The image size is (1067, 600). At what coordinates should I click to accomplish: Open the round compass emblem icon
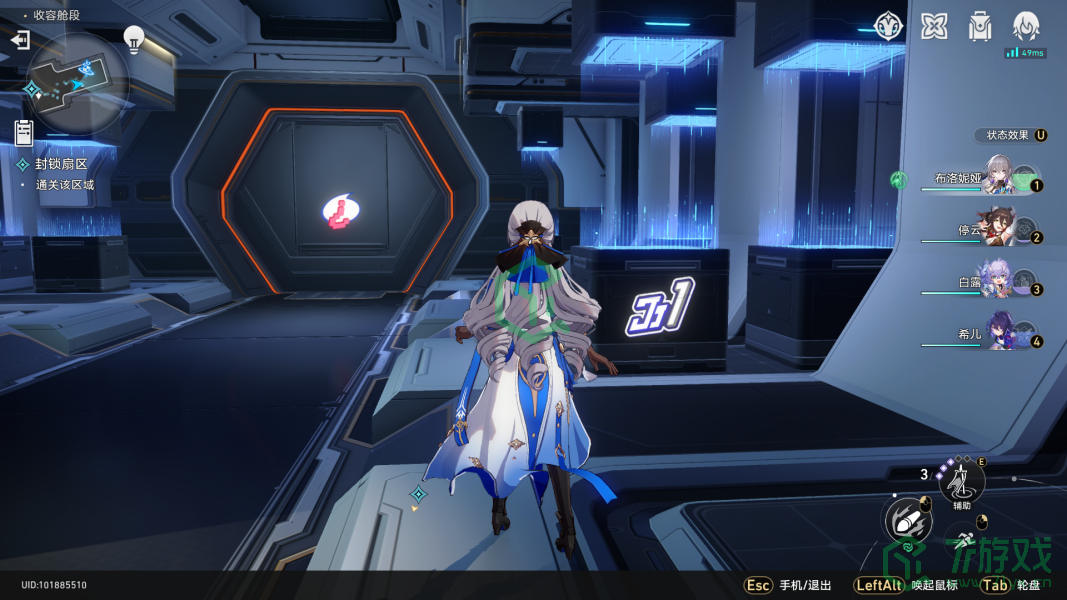(x=889, y=26)
